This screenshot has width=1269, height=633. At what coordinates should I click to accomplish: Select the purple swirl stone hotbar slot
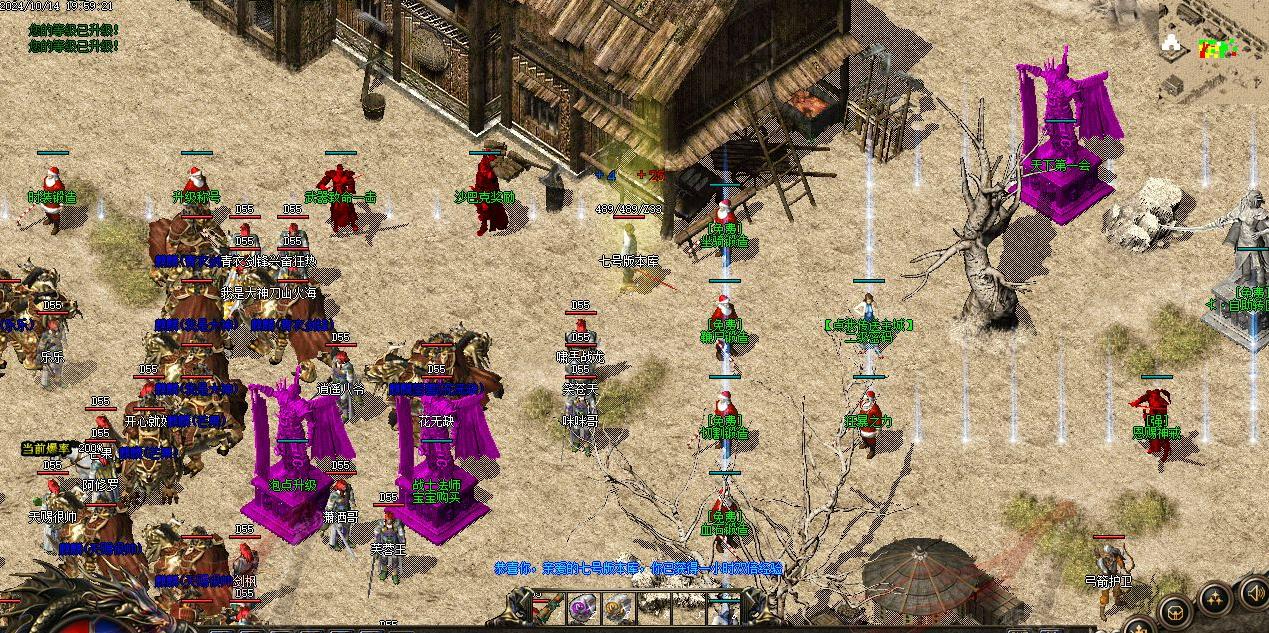tap(583, 606)
